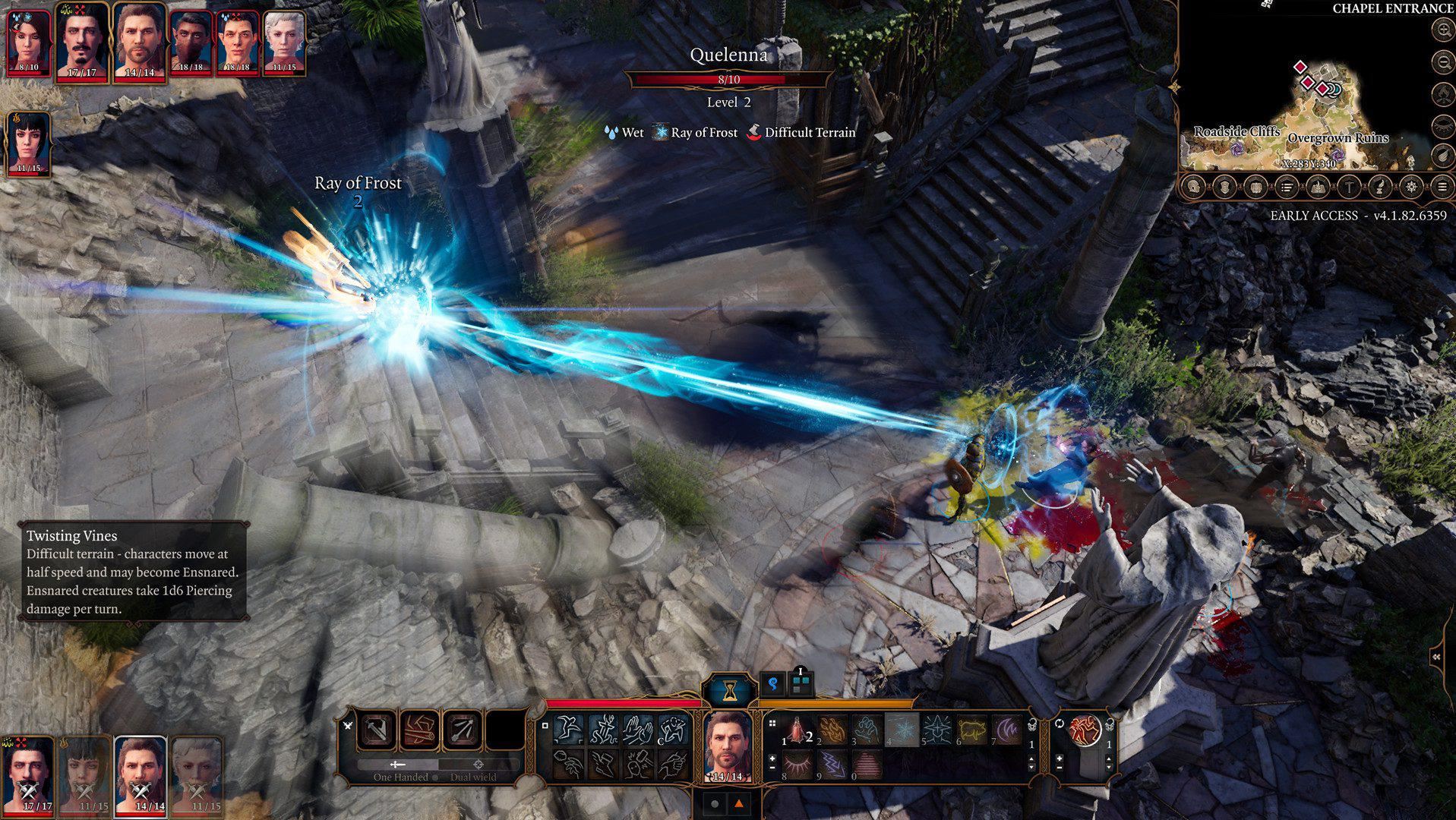Toggle the Hide action marked with C
1456x820 pixels.
click(x=673, y=730)
